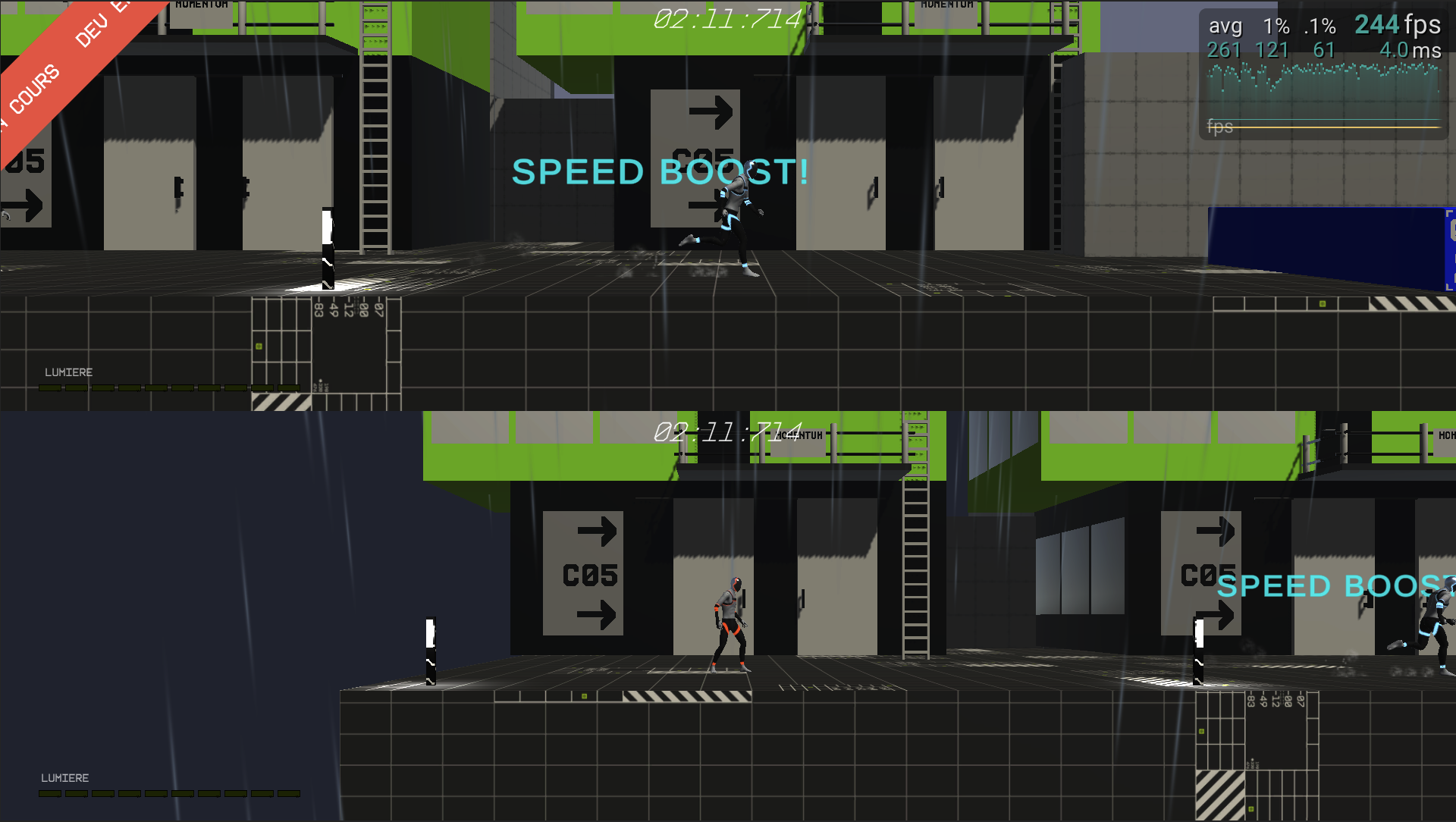The height and width of the screenshot is (822, 1456).
Task: Click the LUMIERE label in the top view
Action: click(x=68, y=372)
